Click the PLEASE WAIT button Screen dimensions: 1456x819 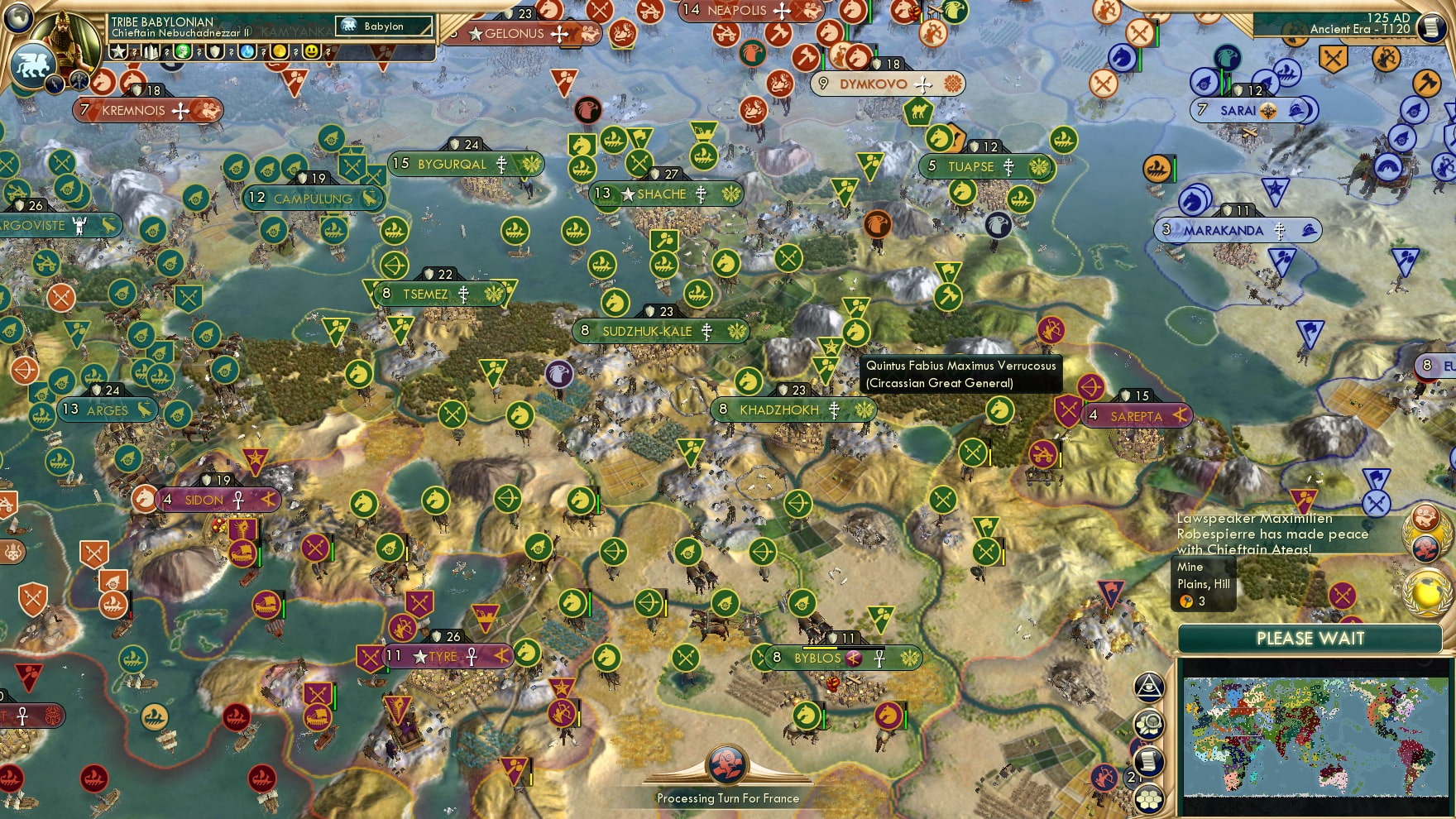[1310, 639]
